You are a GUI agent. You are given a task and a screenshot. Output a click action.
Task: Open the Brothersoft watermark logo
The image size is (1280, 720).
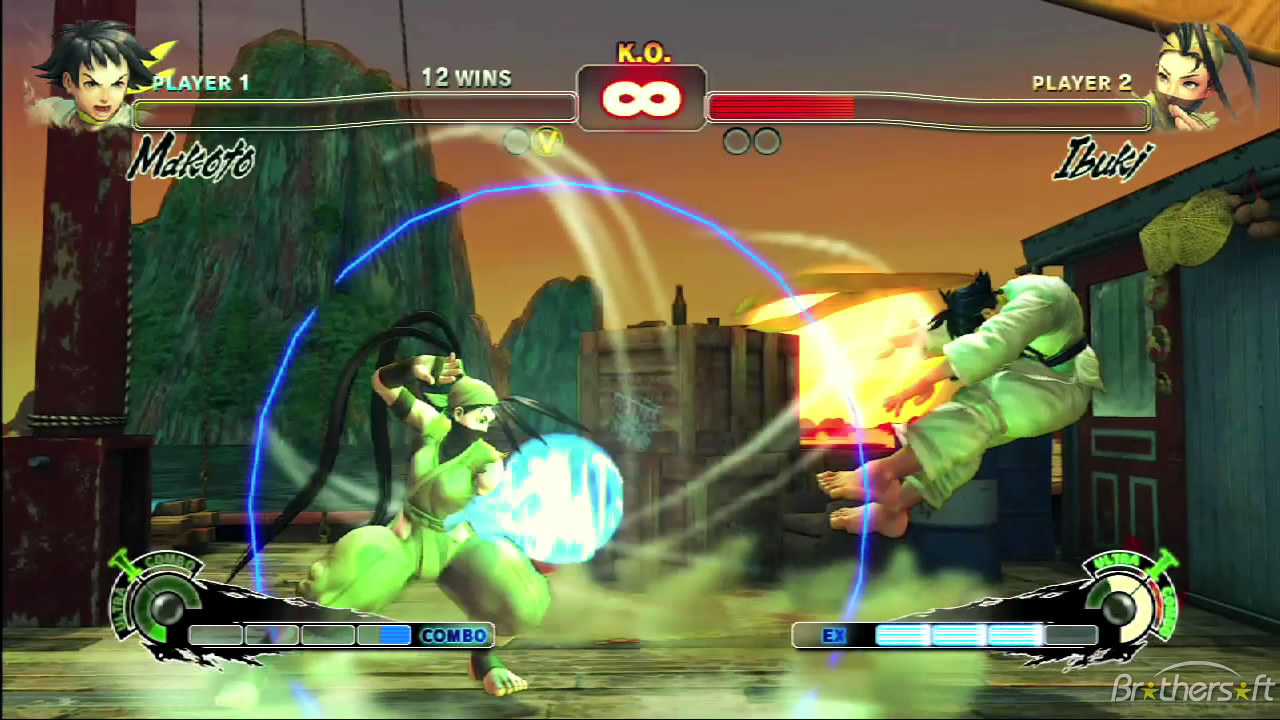[1192, 688]
